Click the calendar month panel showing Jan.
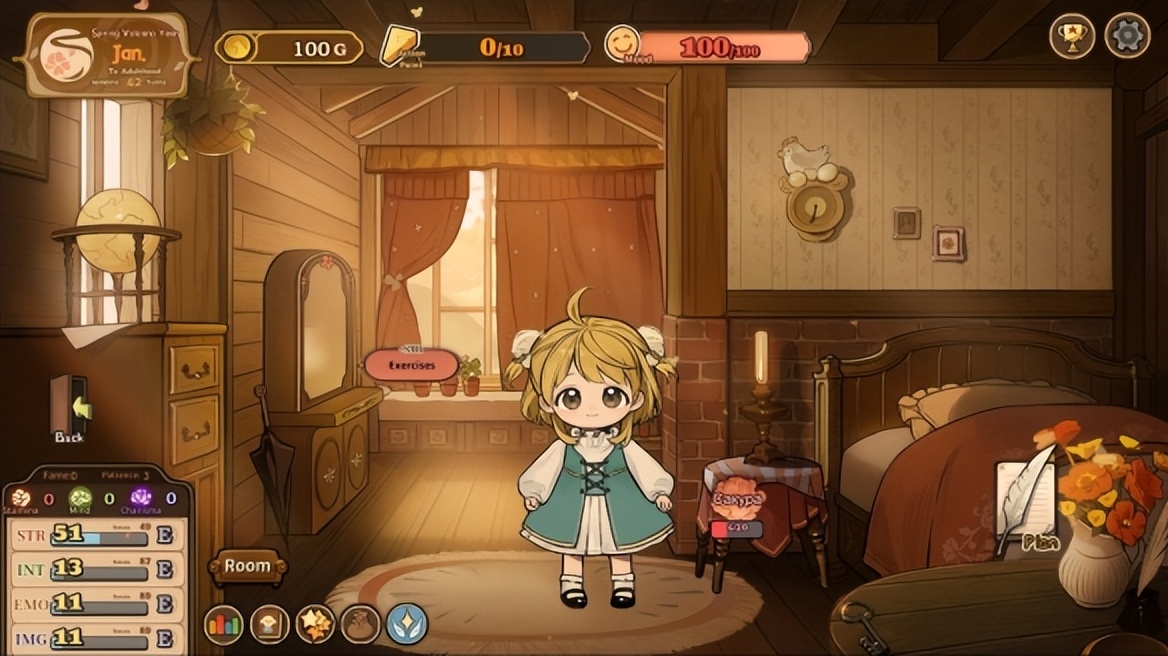The height and width of the screenshot is (656, 1168). click(x=110, y=55)
